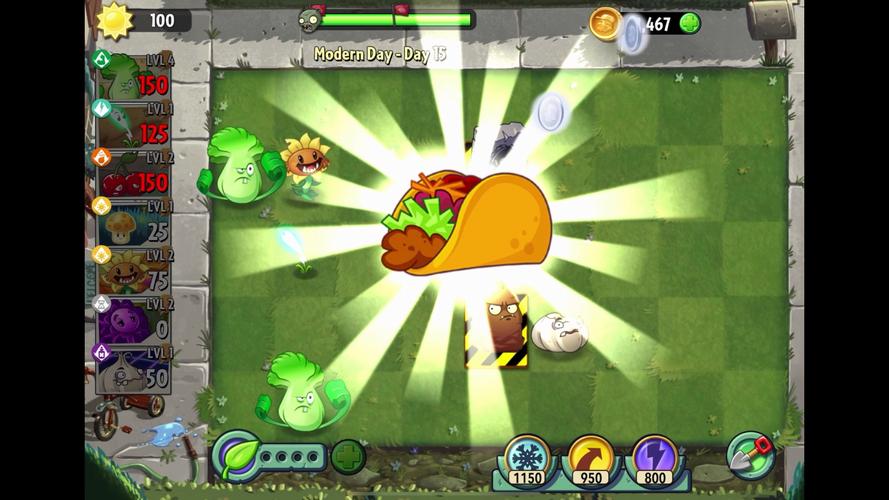
Task: Select the Bonk Choy seed packet
Action: point(131,75)
